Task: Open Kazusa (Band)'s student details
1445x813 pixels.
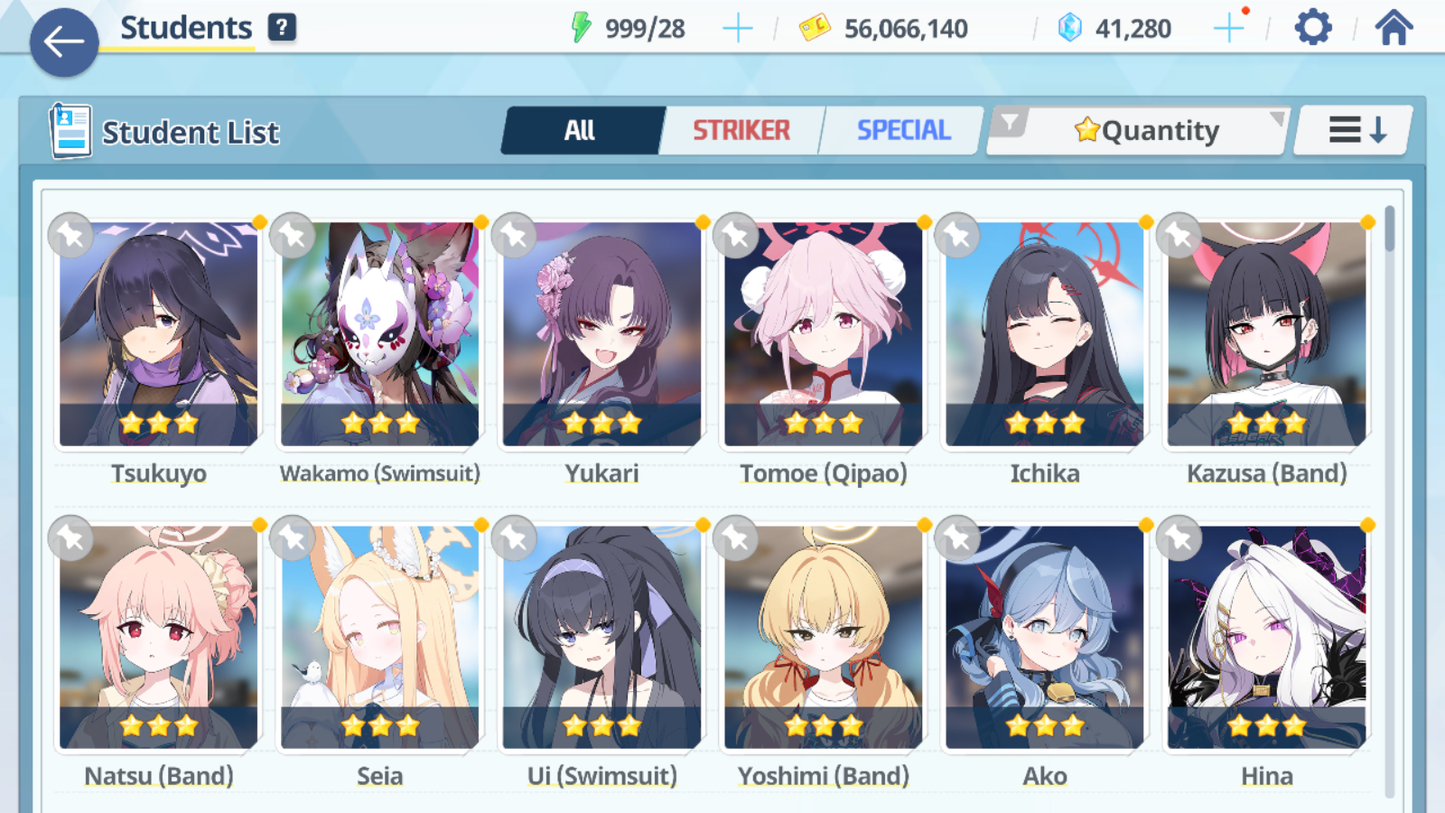Action: (x=1267, y=335)
